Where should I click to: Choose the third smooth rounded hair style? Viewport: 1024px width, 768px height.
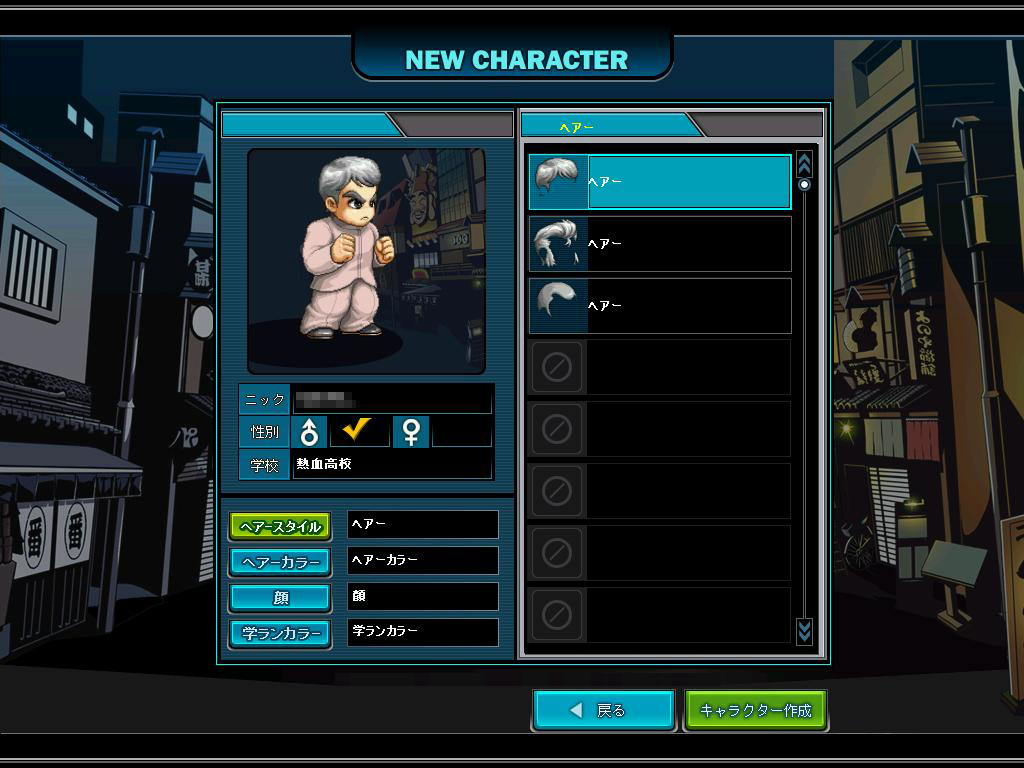click(x=659, y=306)
